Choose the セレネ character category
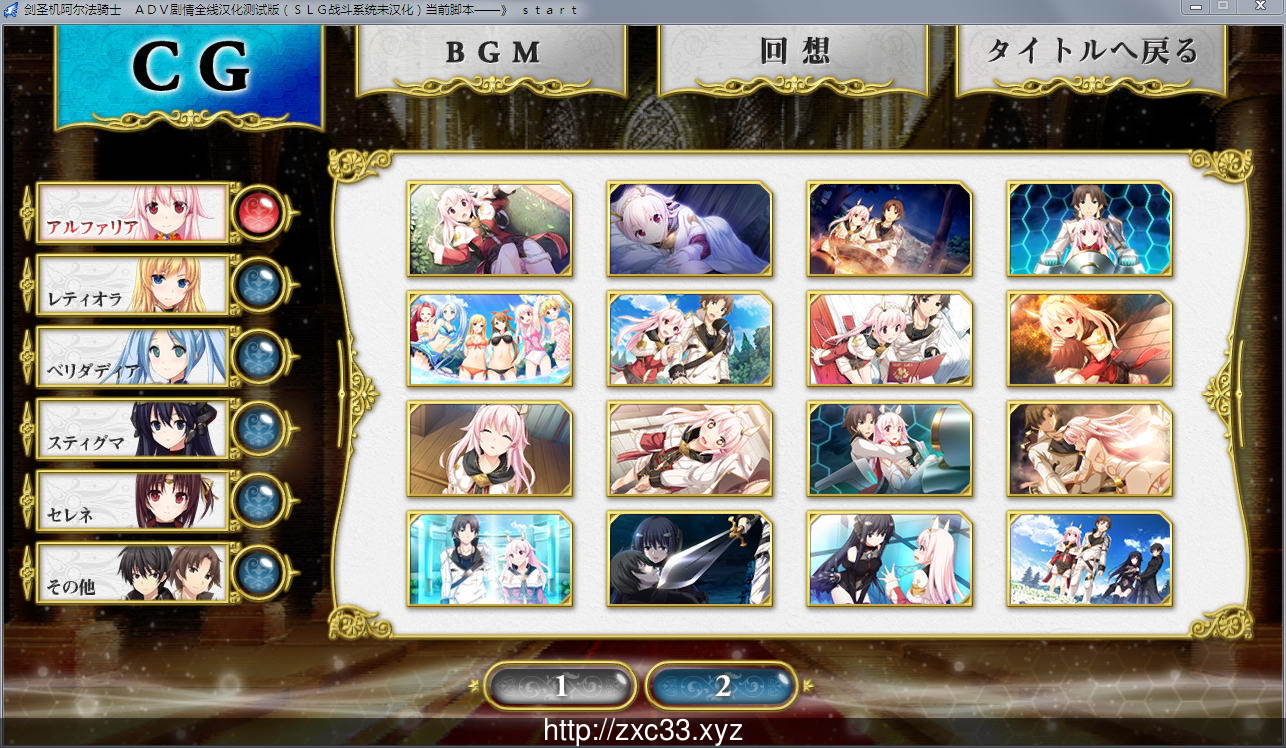Image resolution: width=1286 pixels, height=748 pixels. point(132,501)
